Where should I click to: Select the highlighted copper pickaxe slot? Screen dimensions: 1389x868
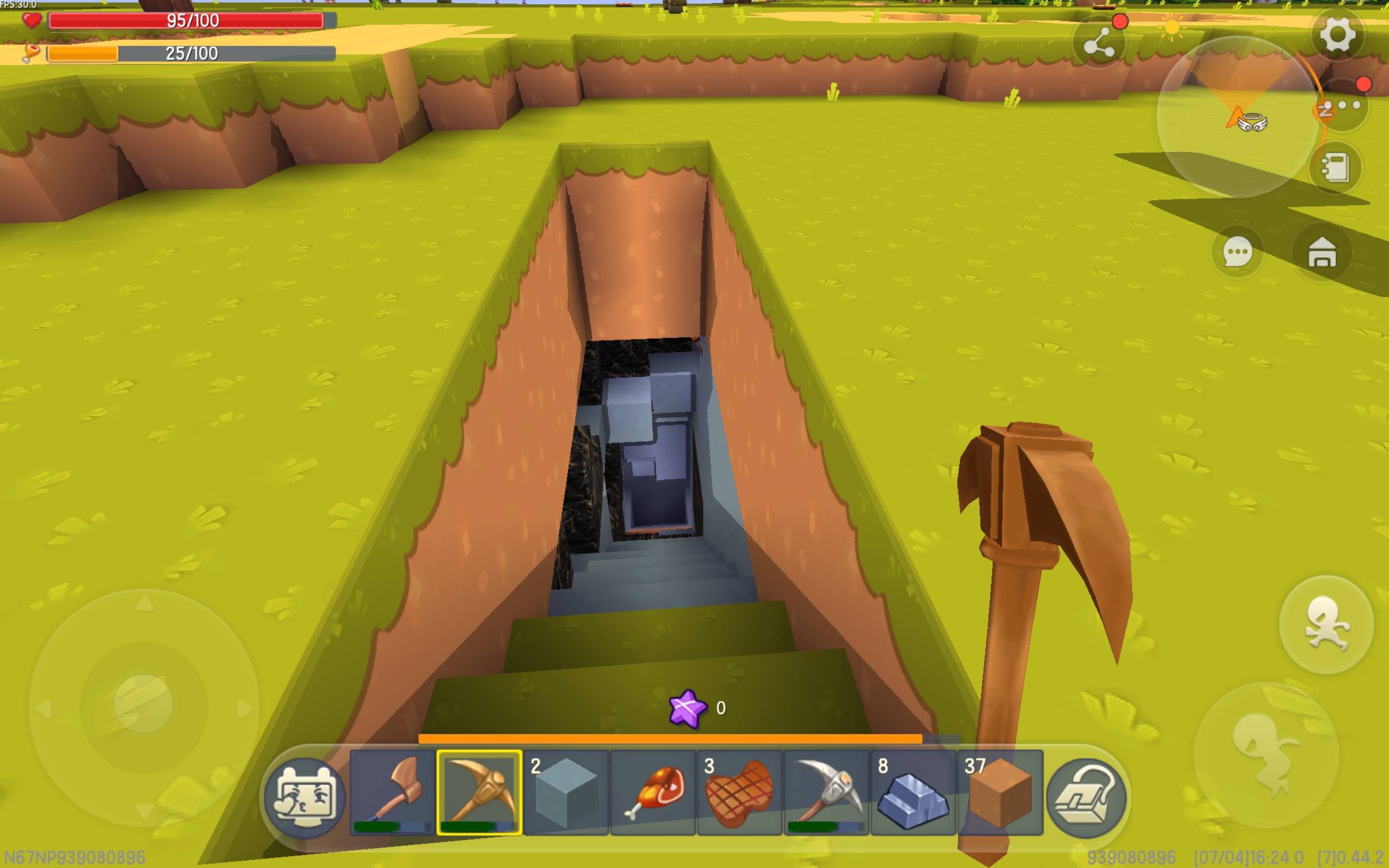(479, 792)
